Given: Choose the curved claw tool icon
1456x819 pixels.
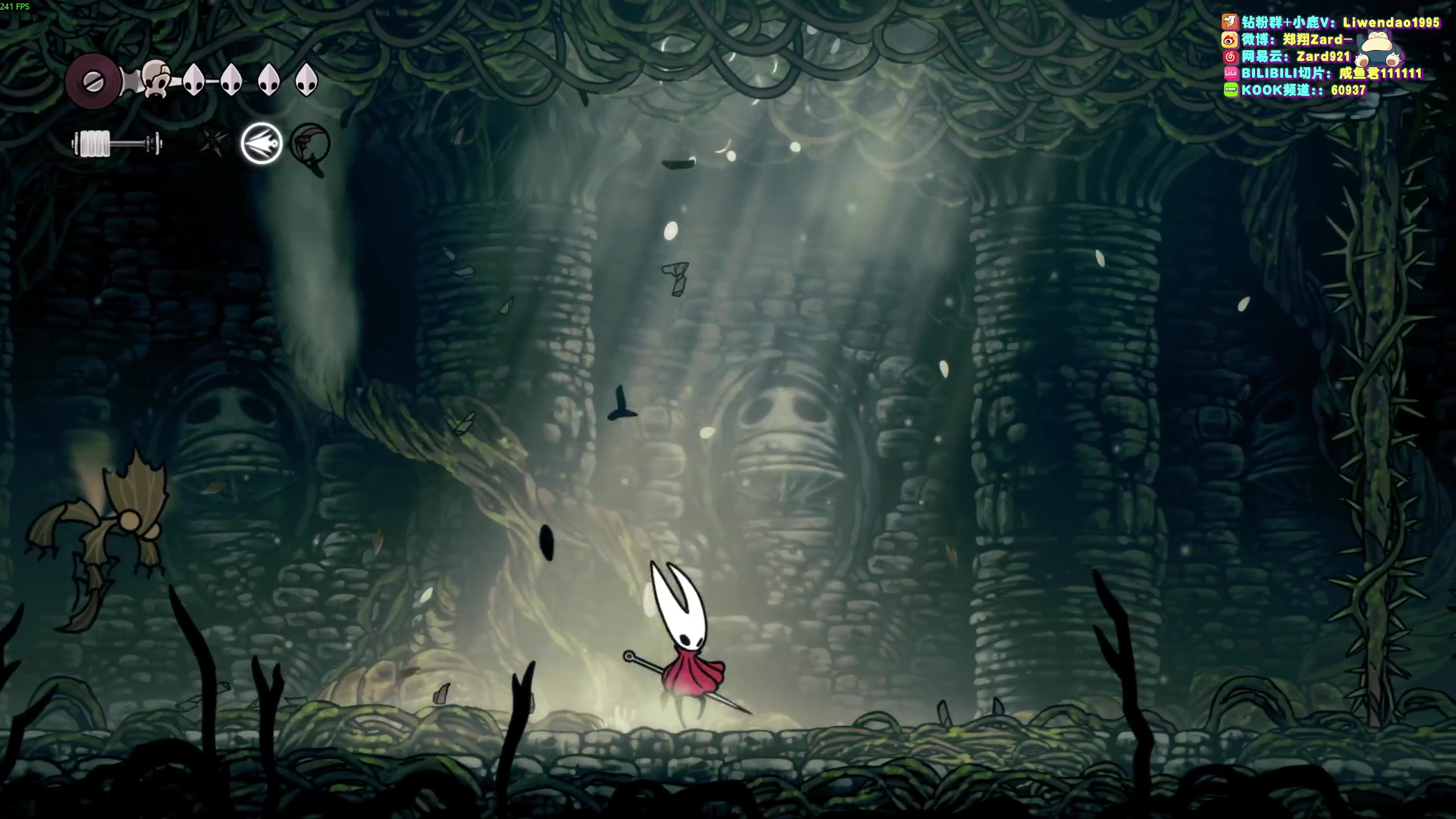Looking at the screenshot, I should [x=310, y=144].
